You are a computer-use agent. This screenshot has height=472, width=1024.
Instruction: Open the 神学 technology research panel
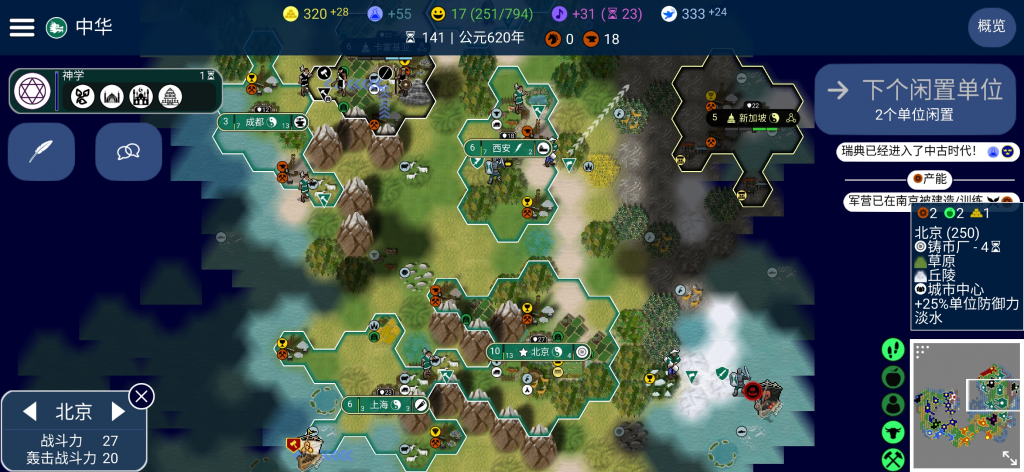click(x=116, y=91)
